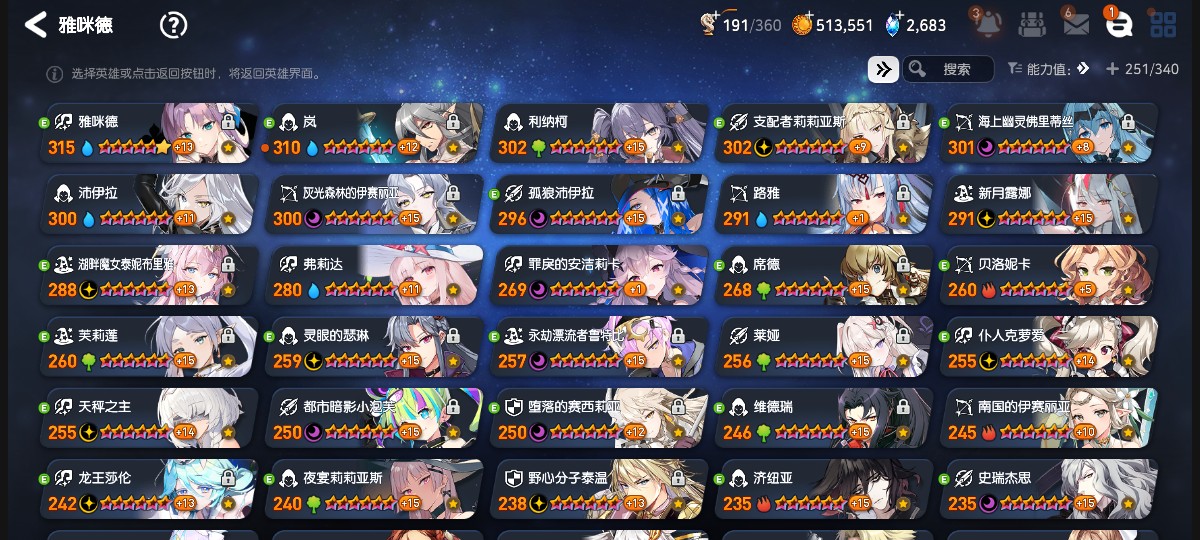
Task: Open the four-square grid menu
Action: click(x=1162, y=25)
